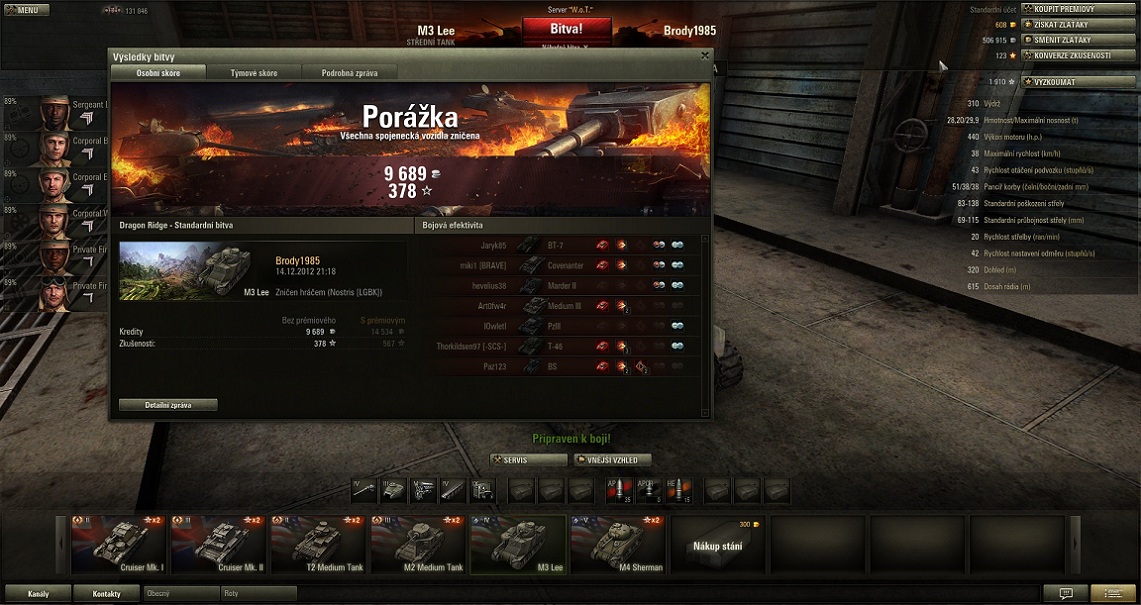The image size is (1141, 605).
Task: Close the battle results window
Action: (x=704, y=56)
